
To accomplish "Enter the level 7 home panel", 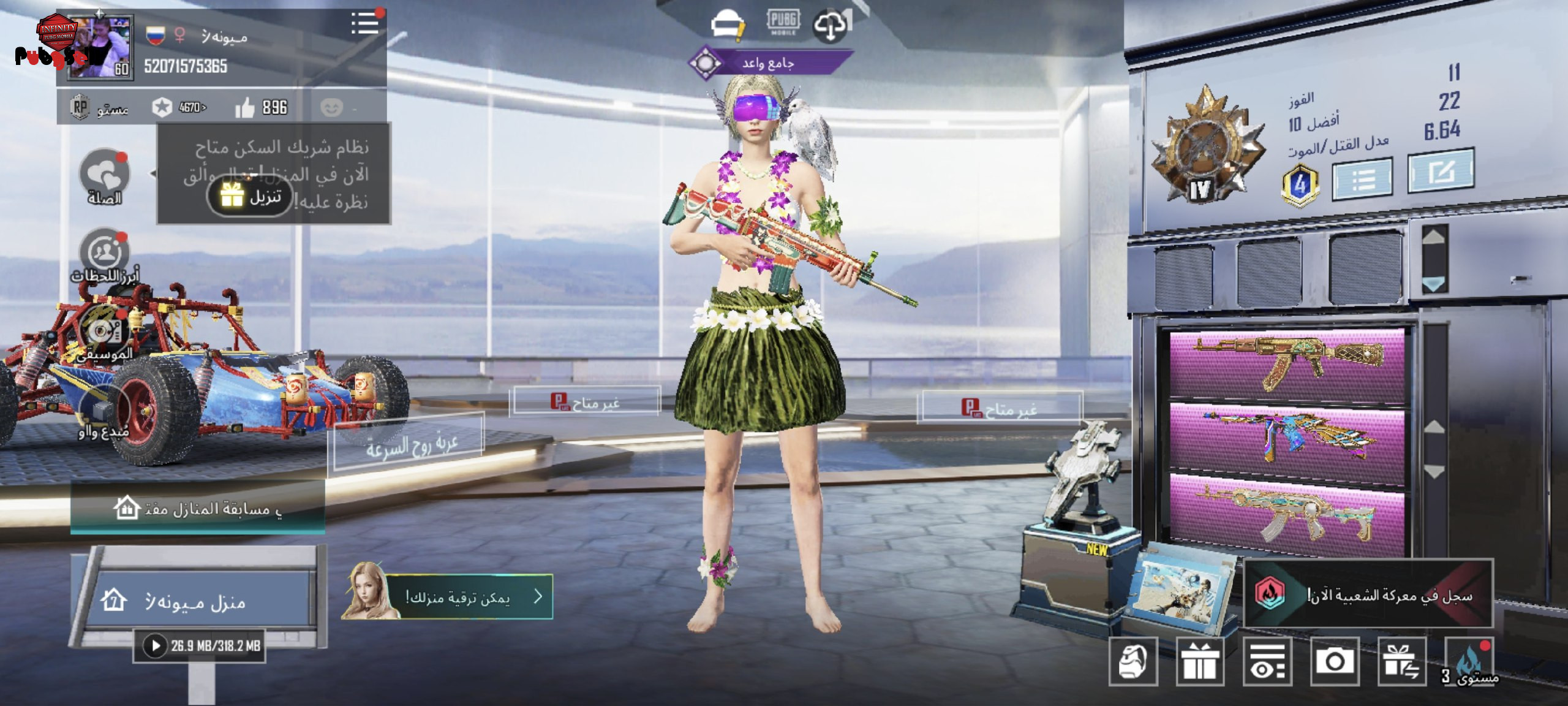I will click(x=196, y=601).
